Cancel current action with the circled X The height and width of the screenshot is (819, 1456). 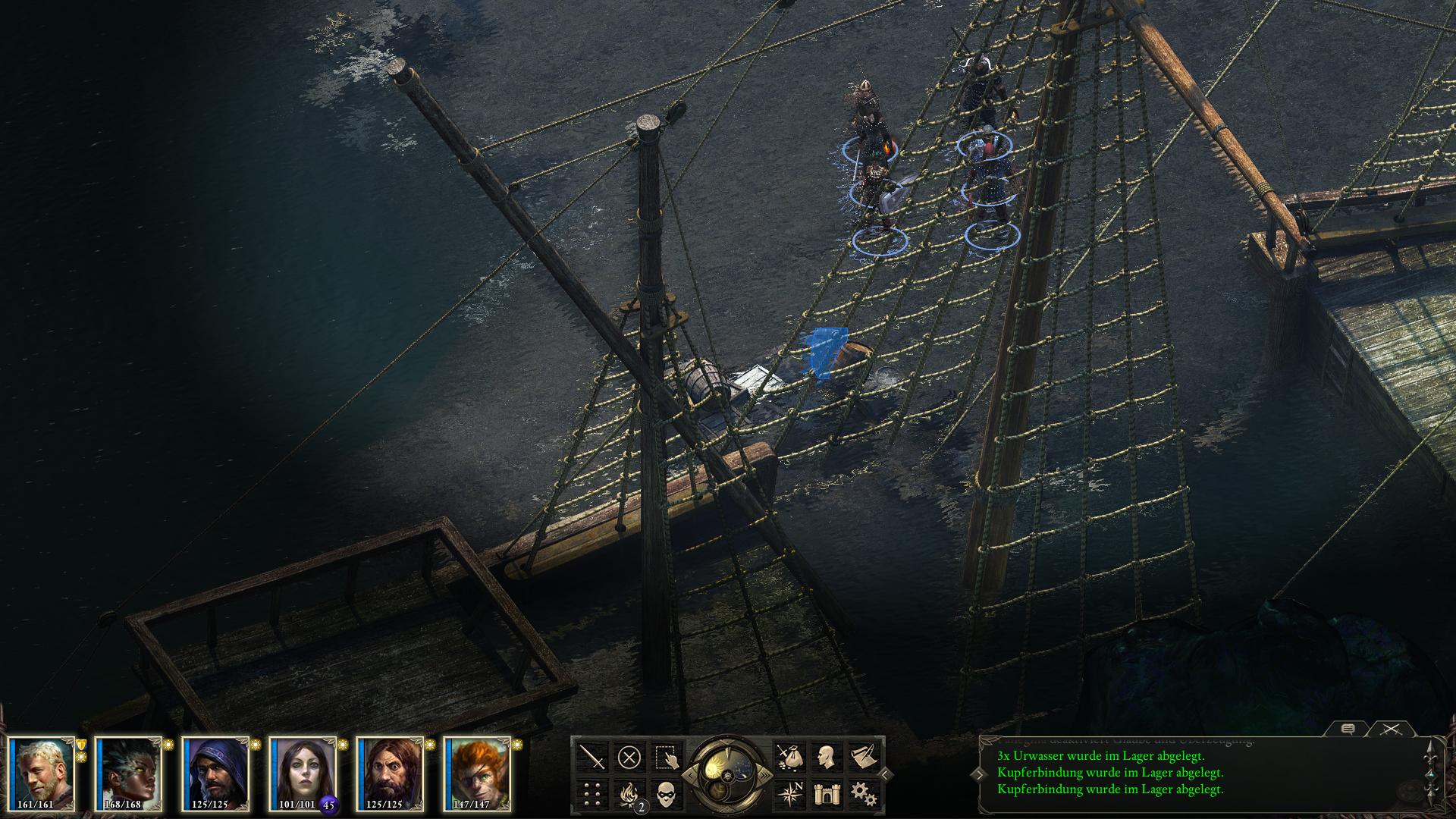pyautogui.click(x=629, y=757)
